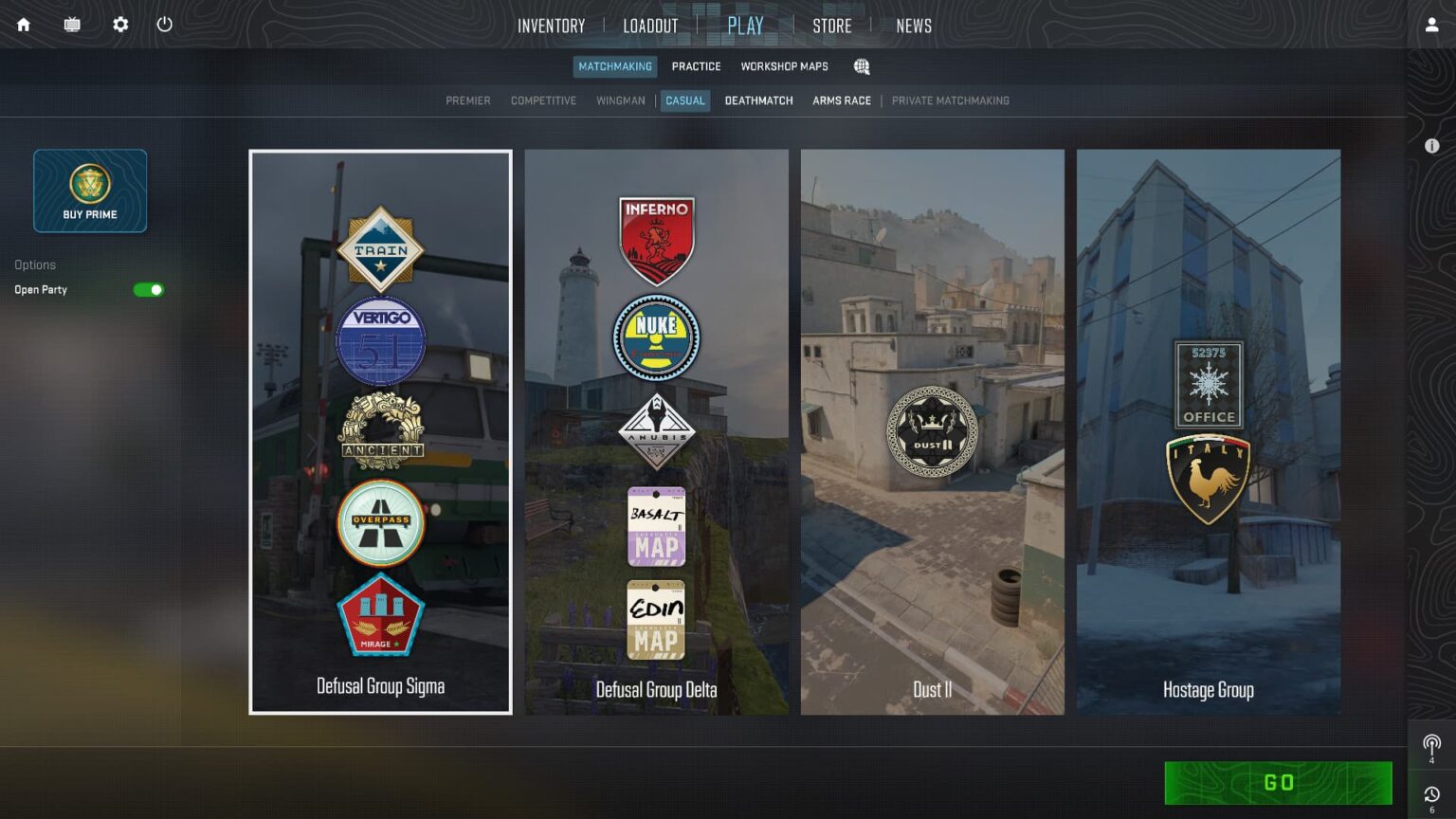Switch to the Deathmatch tab

(758, 100)
